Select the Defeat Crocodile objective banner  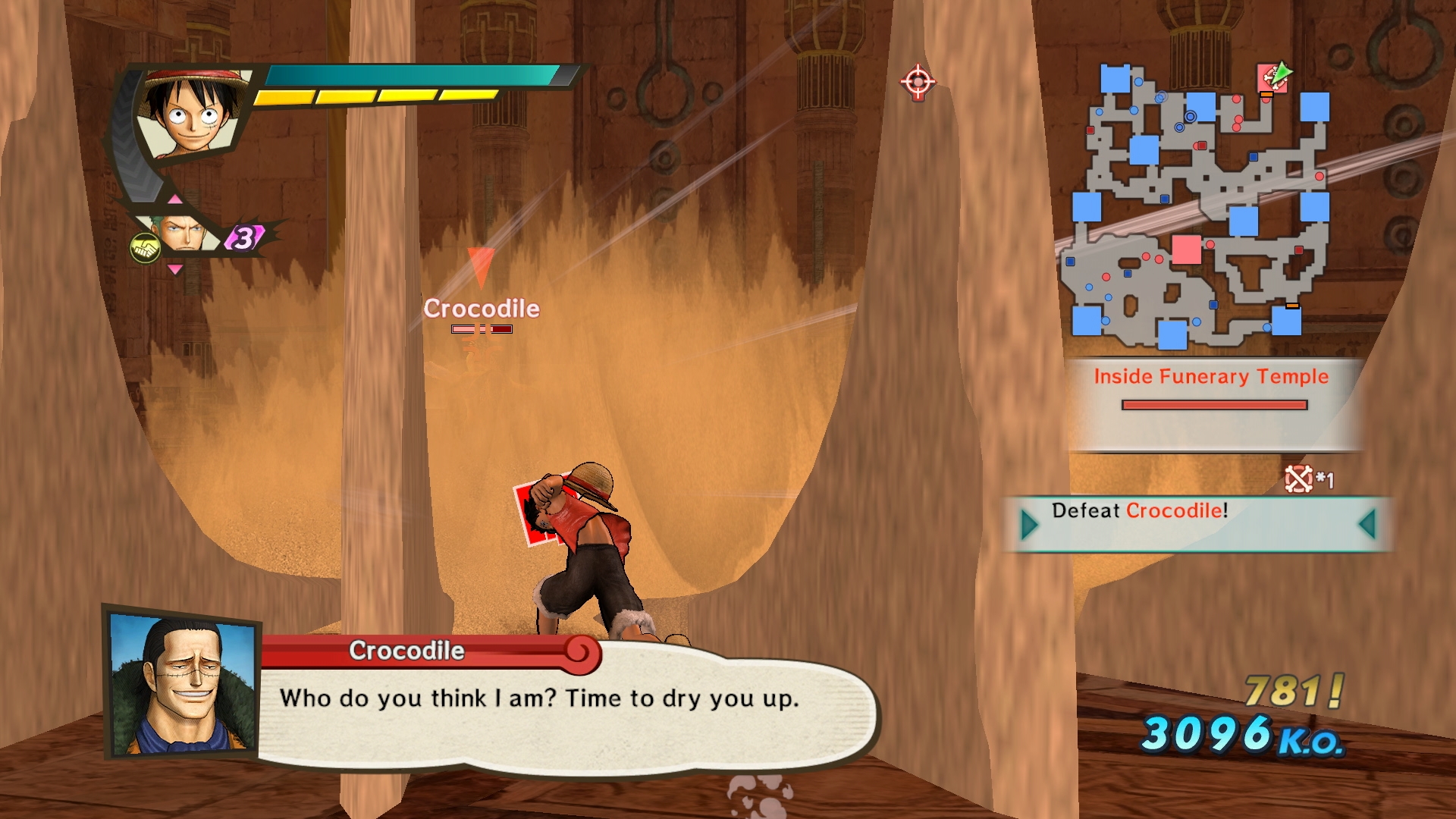click(x=1198, y=523)
